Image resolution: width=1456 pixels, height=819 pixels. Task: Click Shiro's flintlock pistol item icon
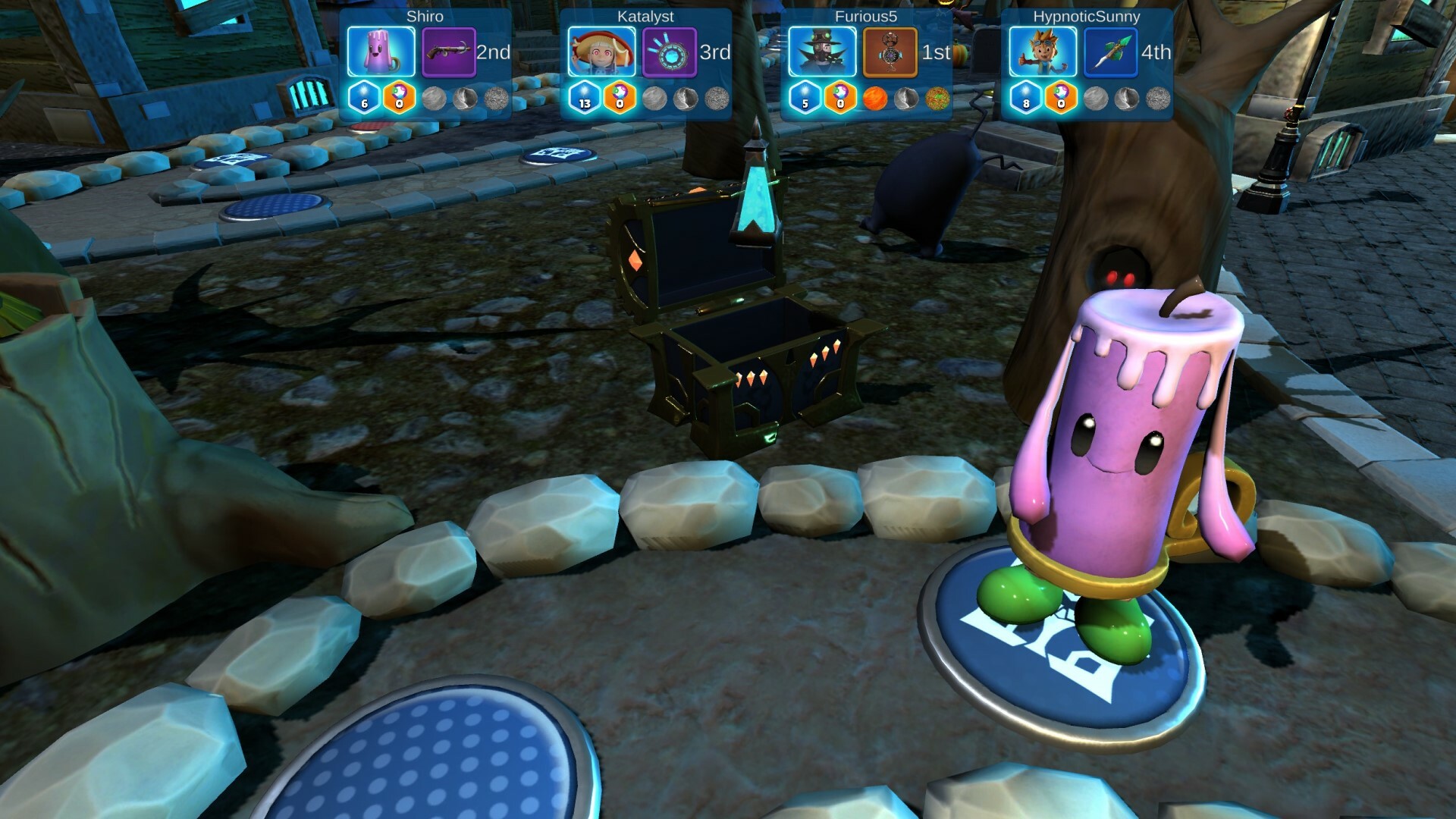pos(448,52)
